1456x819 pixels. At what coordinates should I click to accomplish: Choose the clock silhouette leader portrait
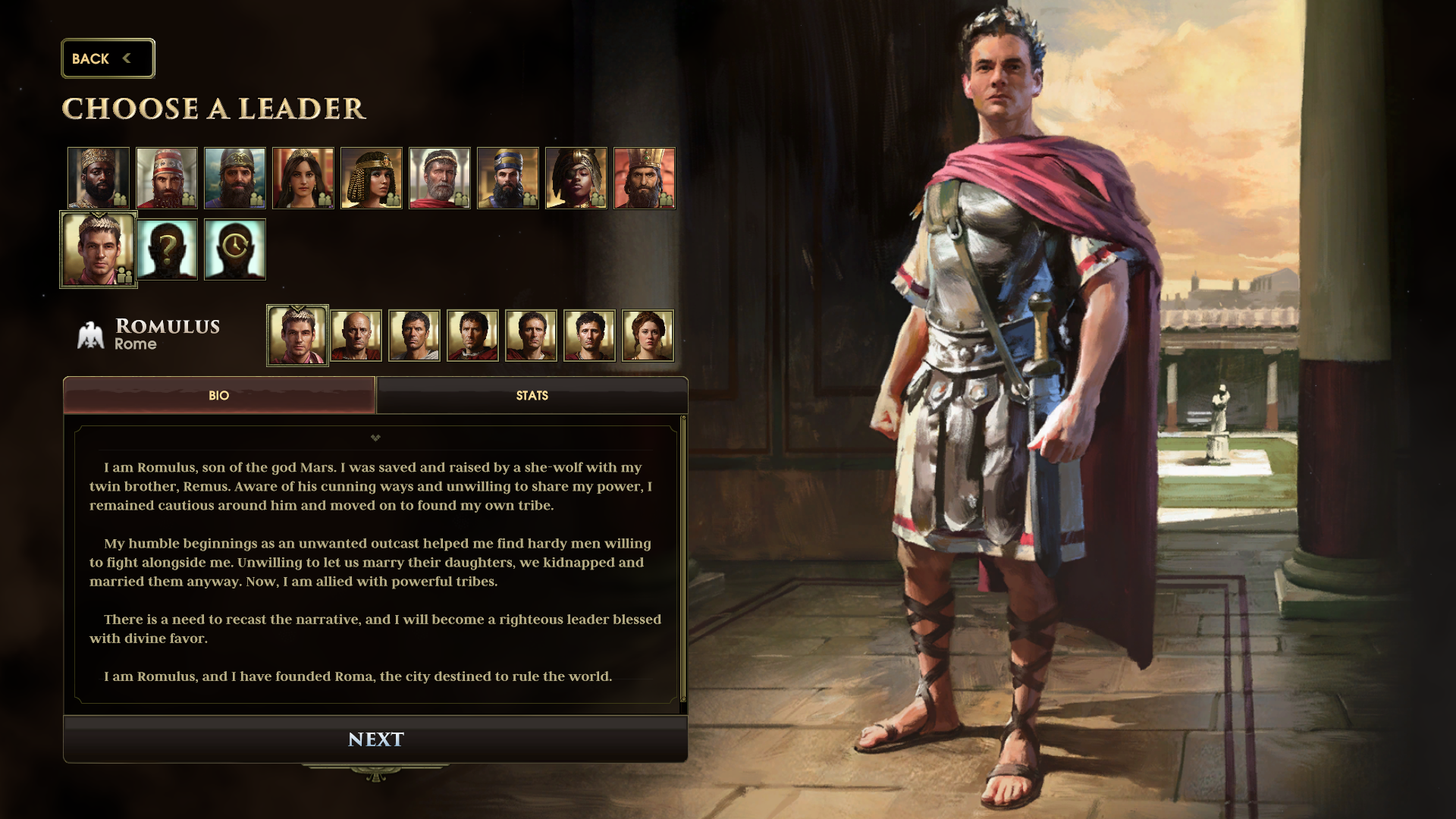(x=235, y=249)
